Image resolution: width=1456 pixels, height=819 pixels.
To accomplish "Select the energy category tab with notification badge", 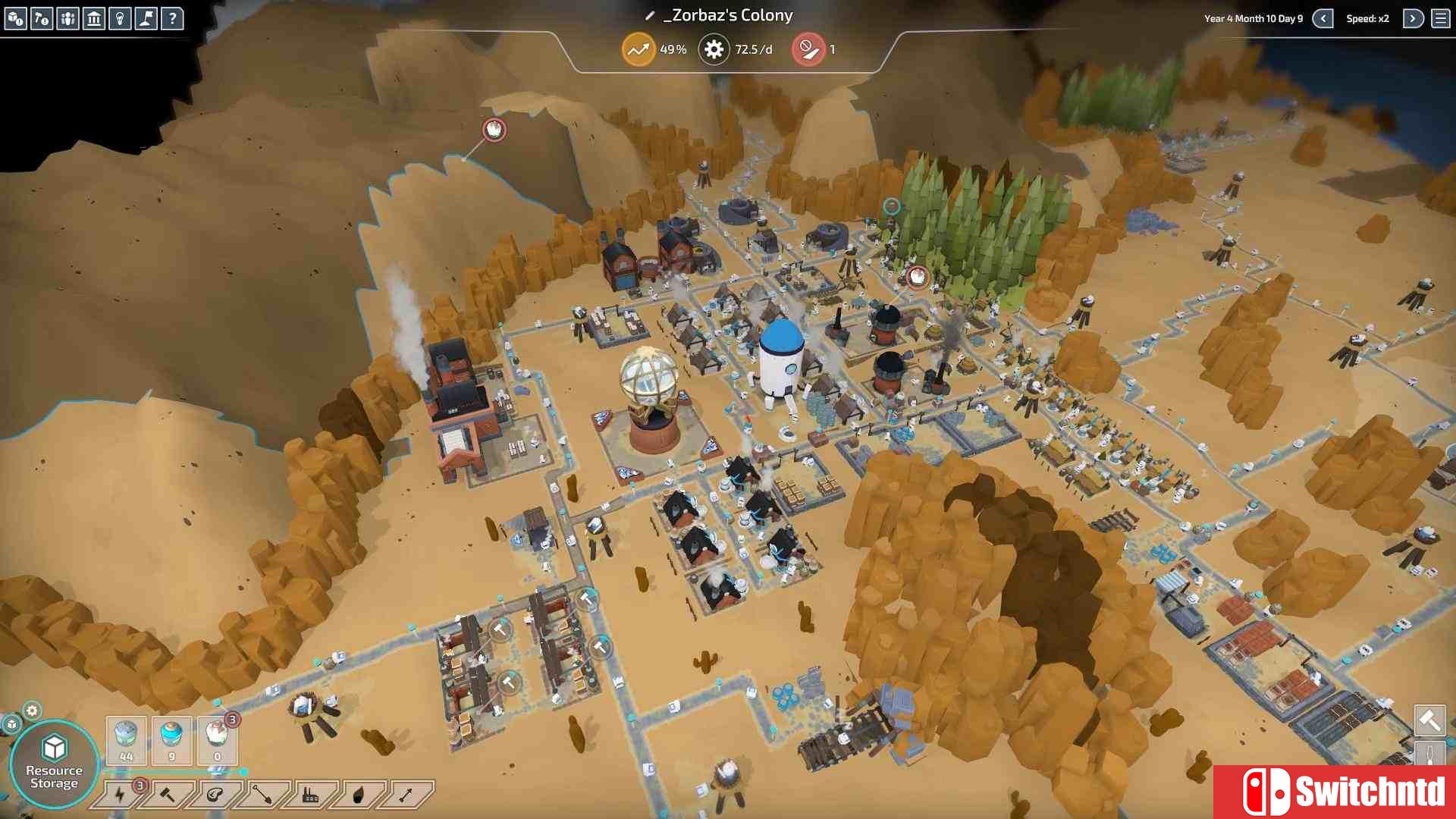I will (120, 795).
